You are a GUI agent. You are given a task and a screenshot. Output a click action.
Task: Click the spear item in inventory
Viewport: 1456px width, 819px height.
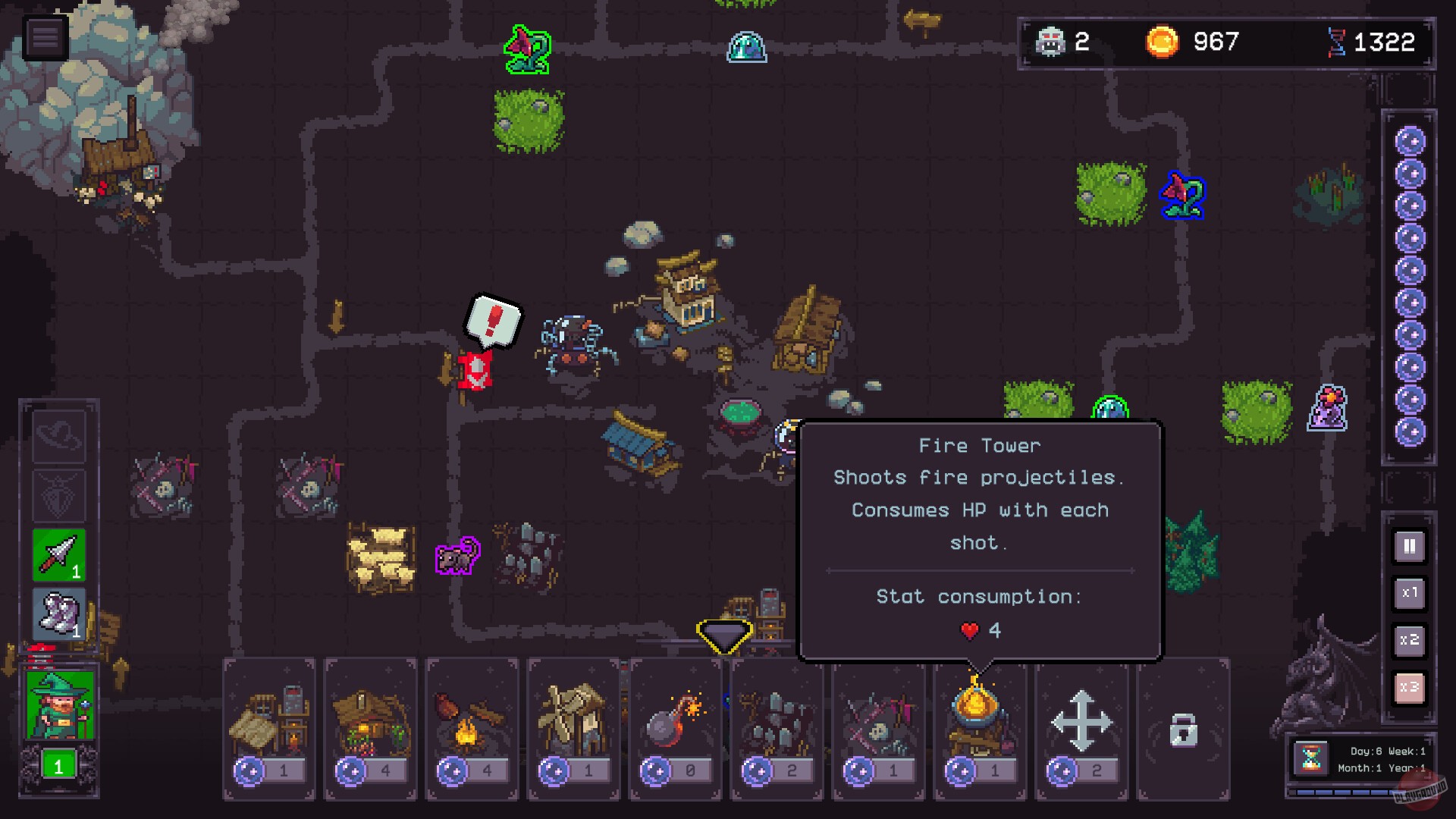pos(58,554)
